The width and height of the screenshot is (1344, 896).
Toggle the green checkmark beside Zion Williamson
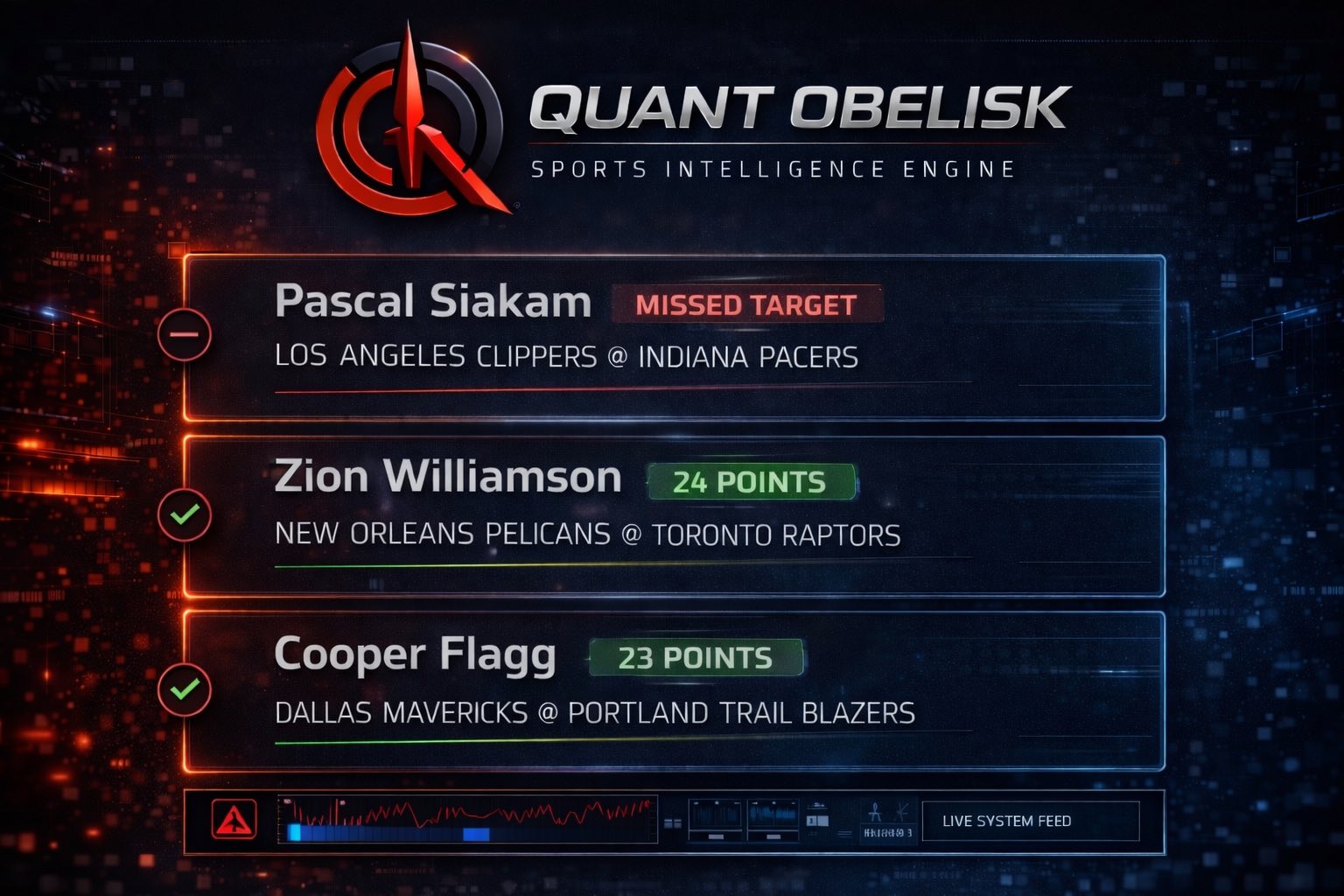point(185,514)
